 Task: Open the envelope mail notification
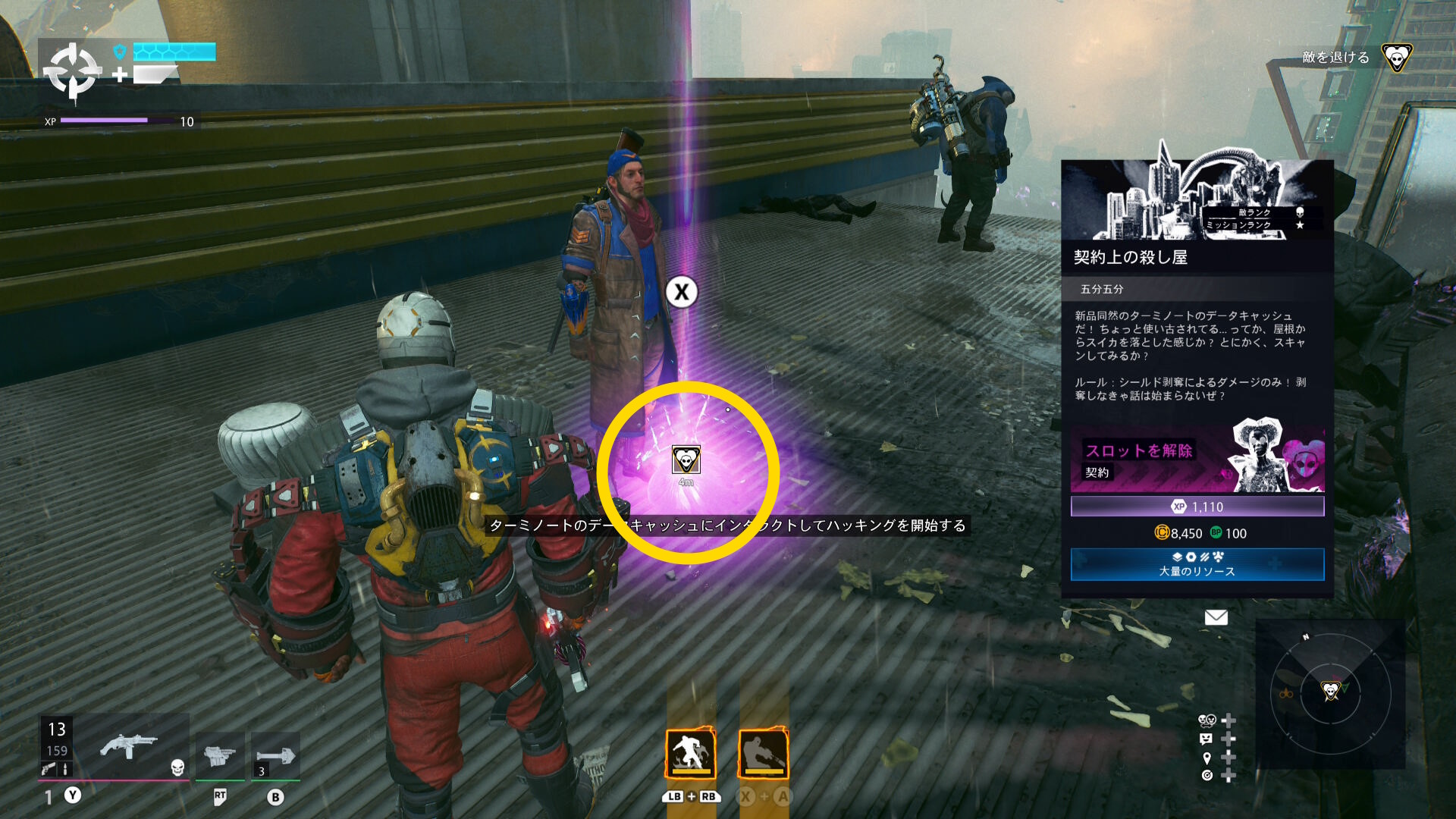click(1216, 617)
